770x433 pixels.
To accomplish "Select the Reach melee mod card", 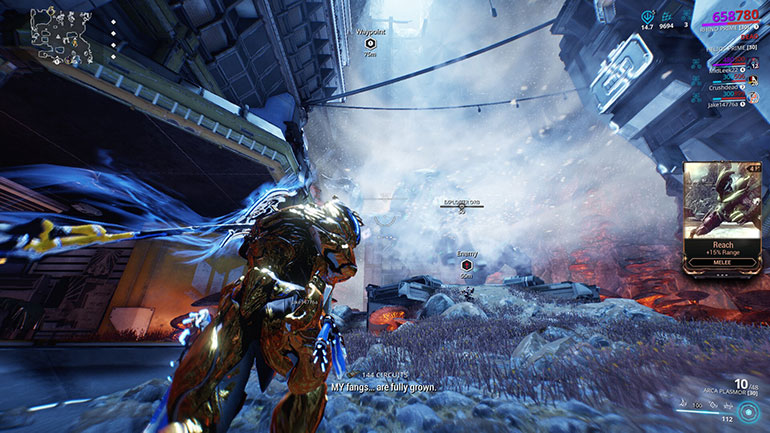I will 722,215.
